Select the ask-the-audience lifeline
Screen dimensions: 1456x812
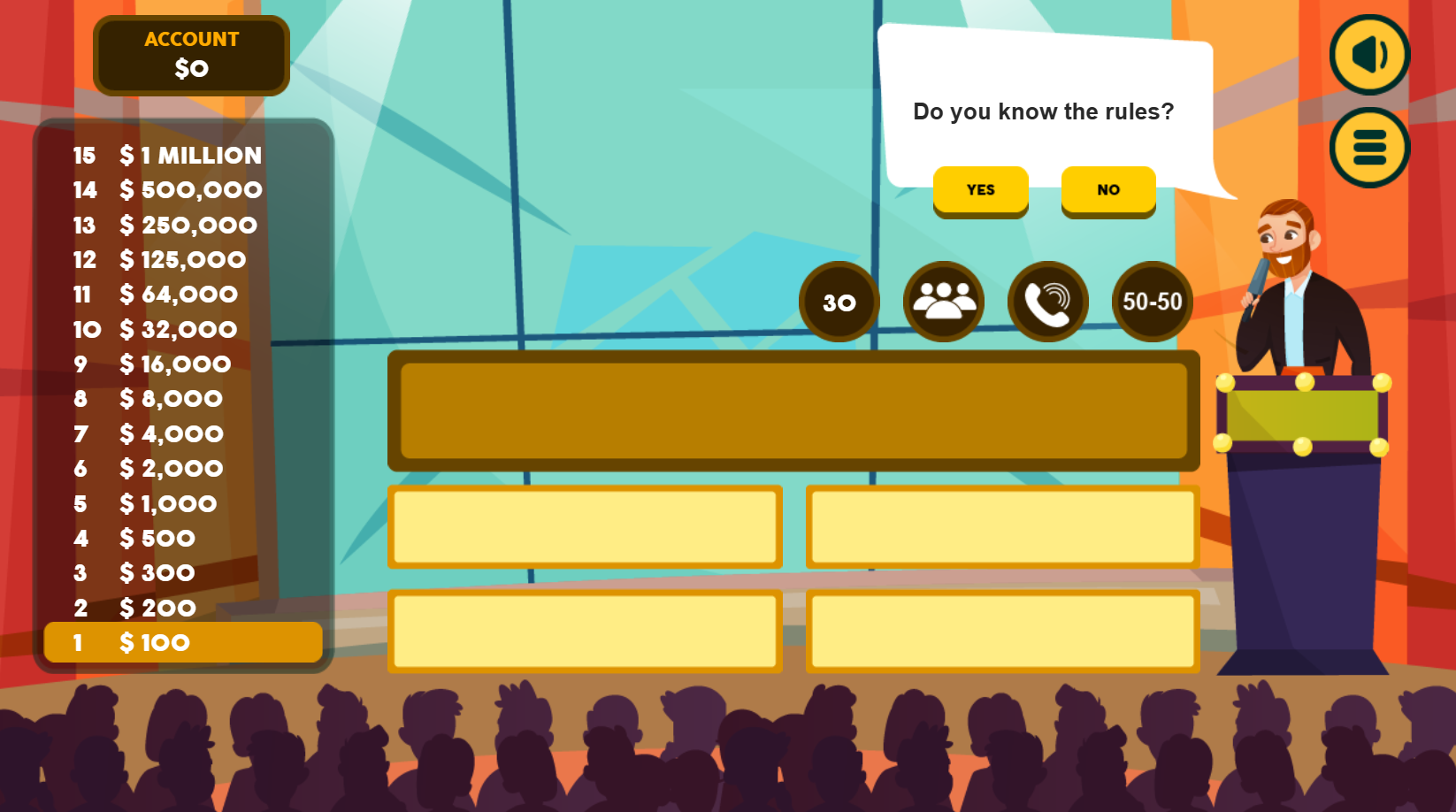pyautogui.click(x=944, y=302)
